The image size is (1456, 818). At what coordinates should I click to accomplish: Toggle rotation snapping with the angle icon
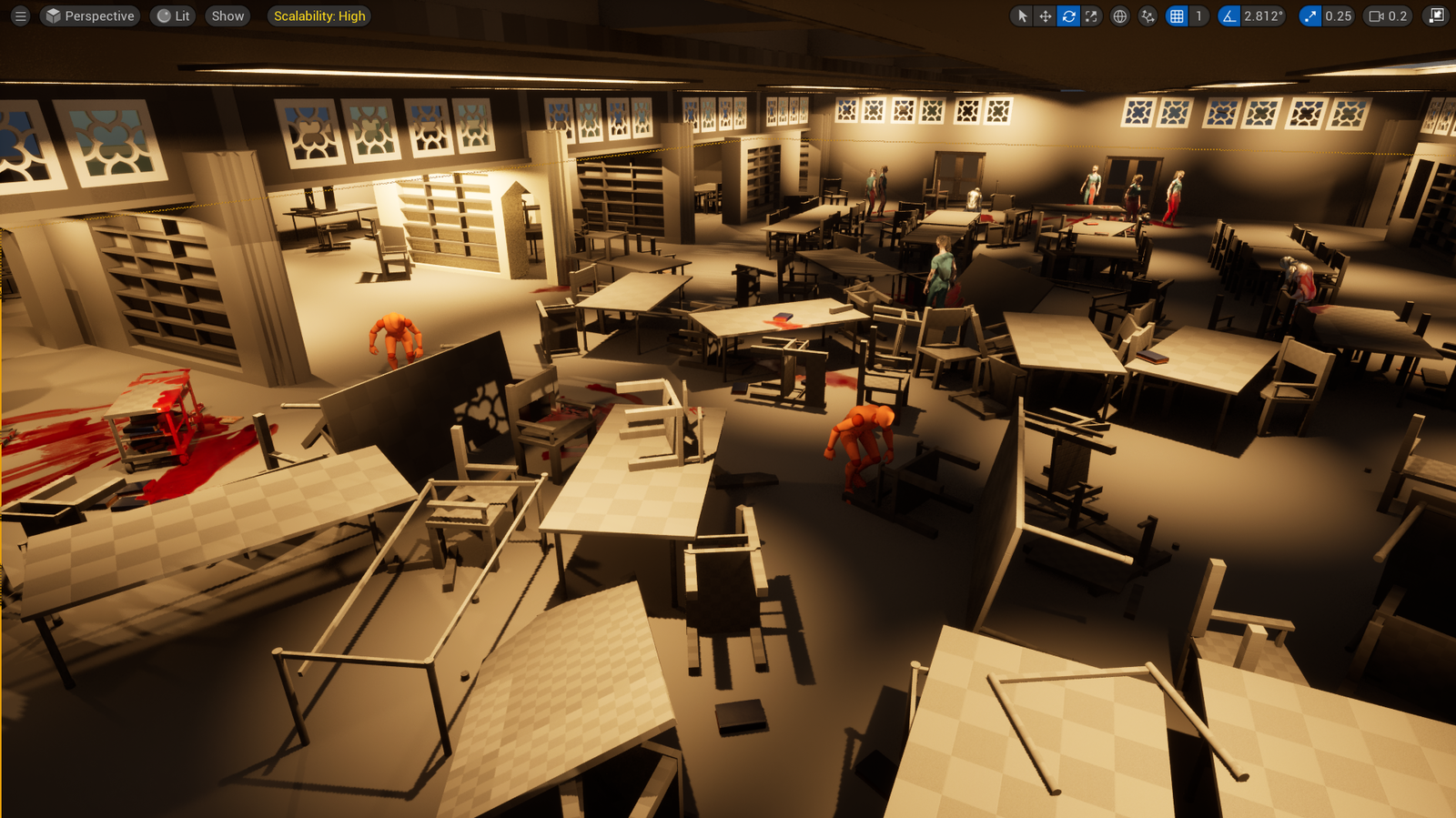(x=1229, y=15)
